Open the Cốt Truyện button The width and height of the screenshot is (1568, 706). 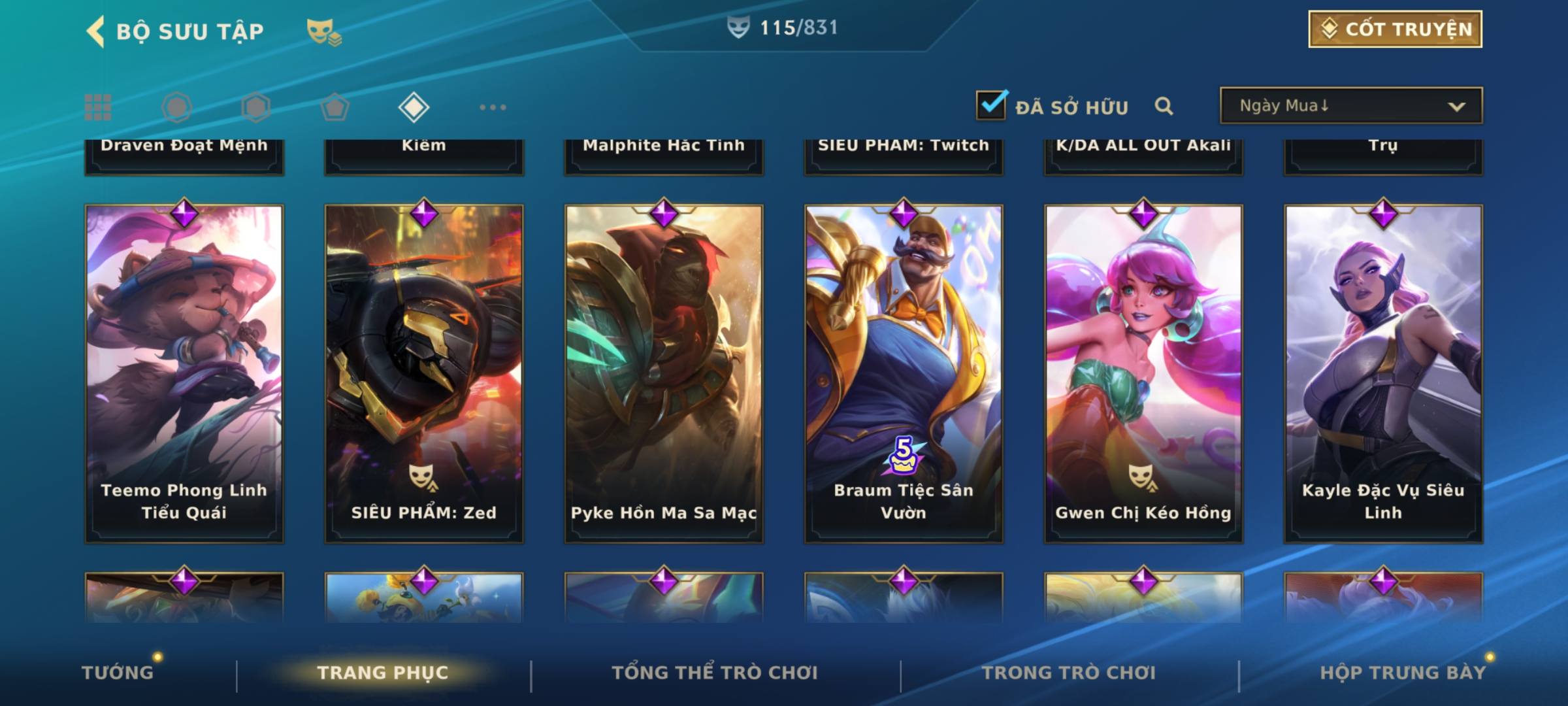1395,29
